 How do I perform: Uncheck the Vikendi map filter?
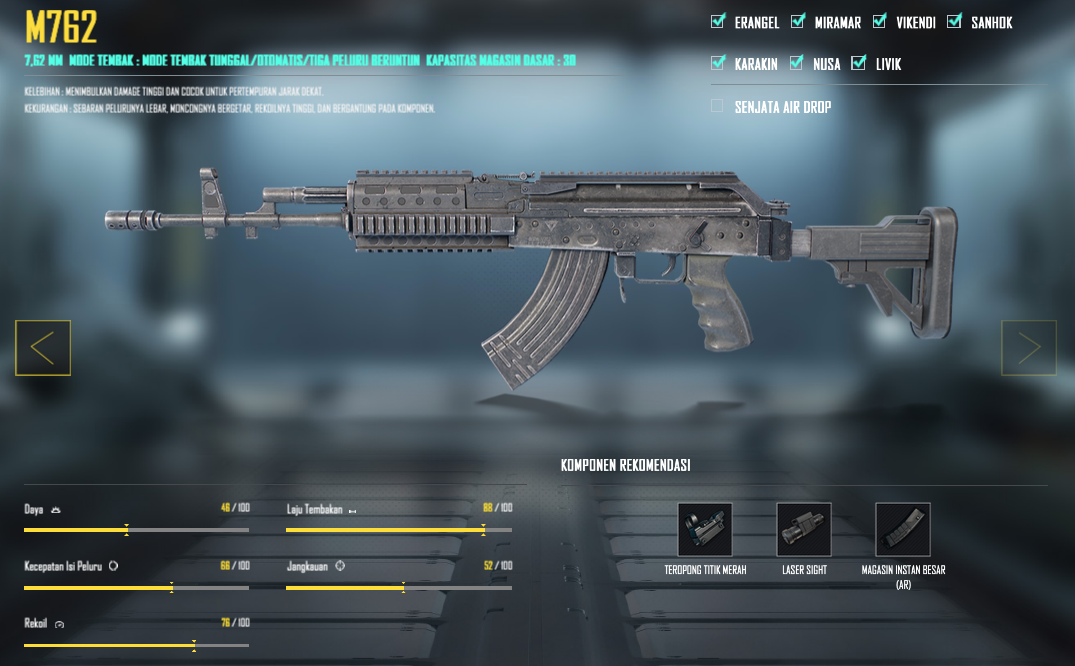(x=879, y=21)
